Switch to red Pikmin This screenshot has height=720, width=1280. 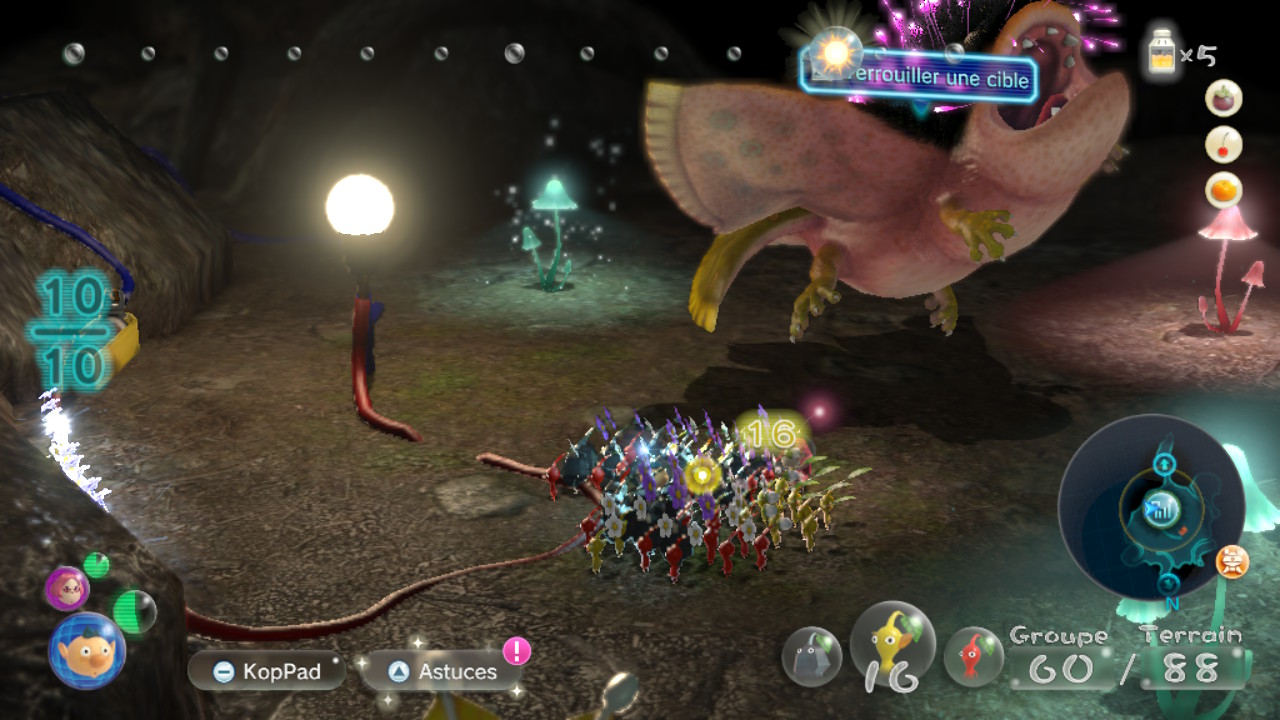click(x=973, y=656)
